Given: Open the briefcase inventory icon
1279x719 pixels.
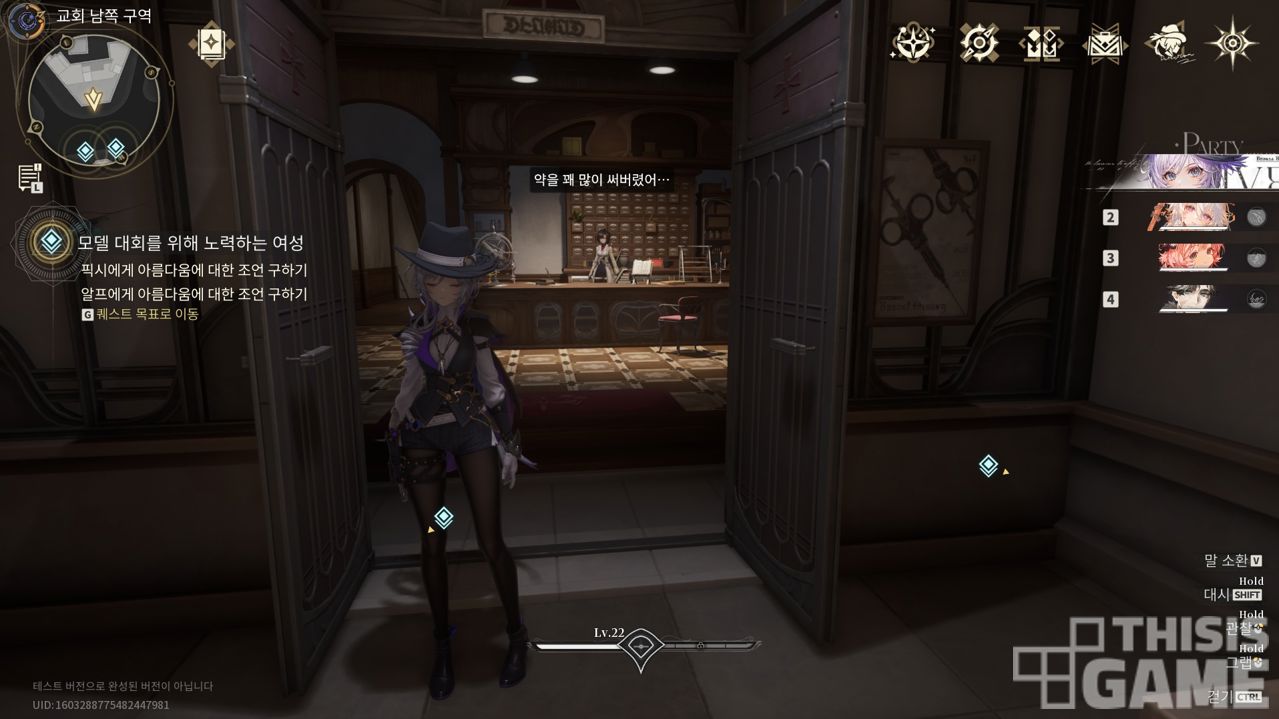Looking at the screenshot, I should [1106, 43].
